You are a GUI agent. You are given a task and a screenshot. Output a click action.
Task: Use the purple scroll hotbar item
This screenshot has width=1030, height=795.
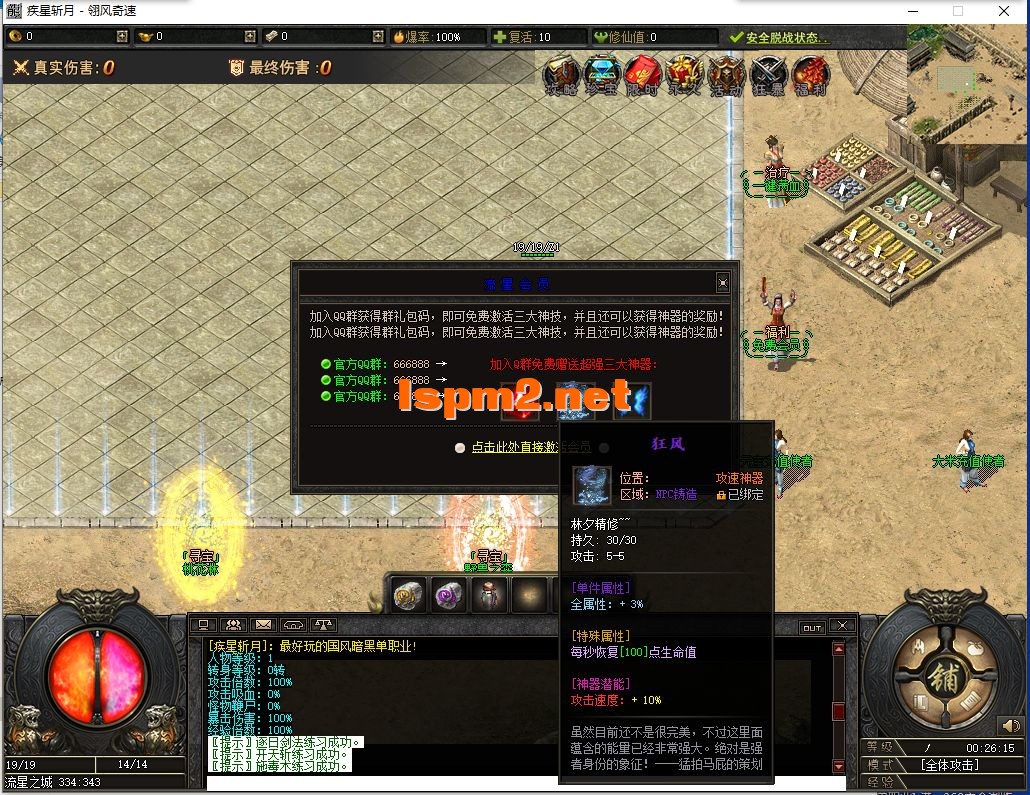[448, 595]
